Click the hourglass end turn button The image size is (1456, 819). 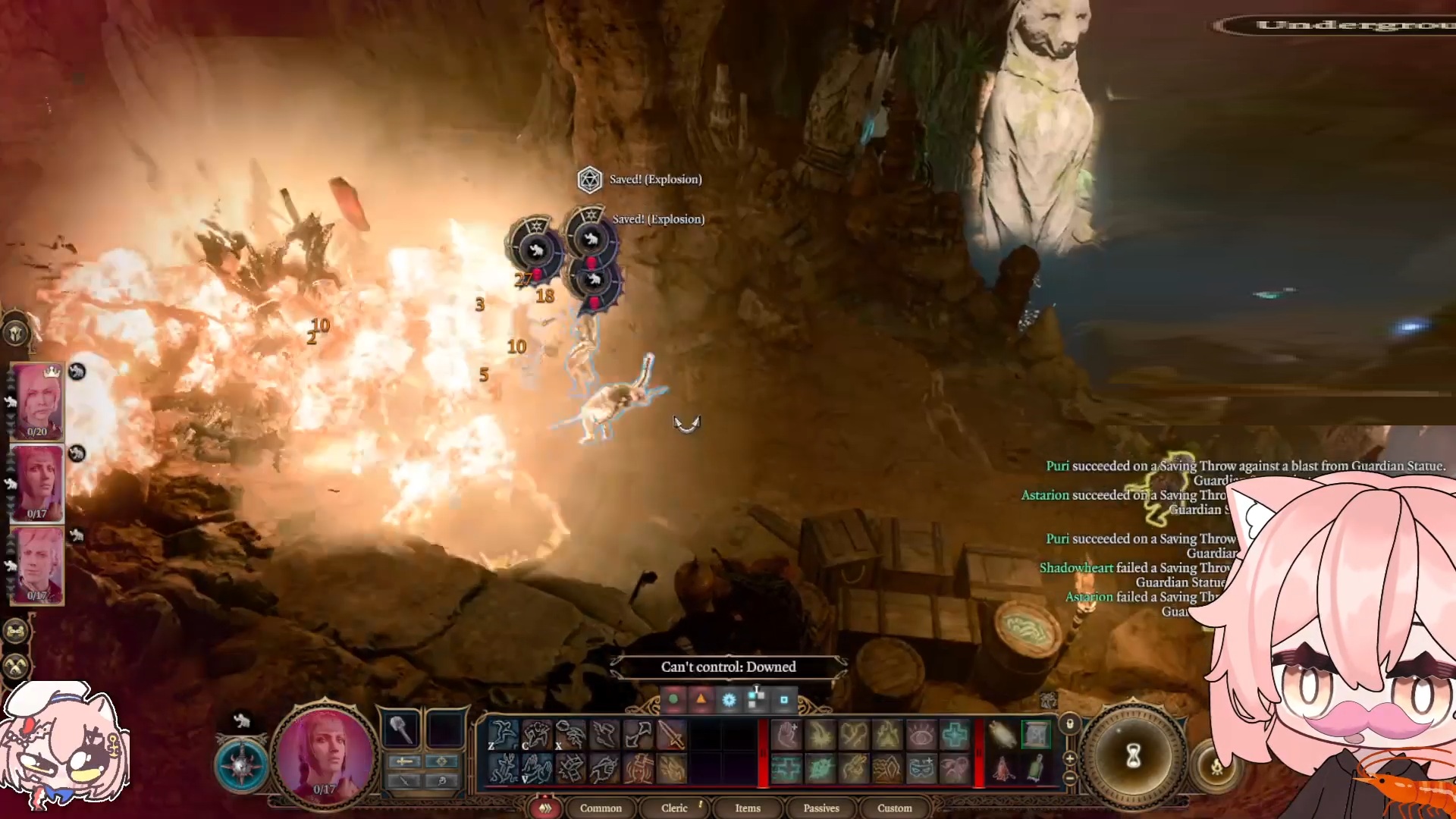(x=1133, y=755)
